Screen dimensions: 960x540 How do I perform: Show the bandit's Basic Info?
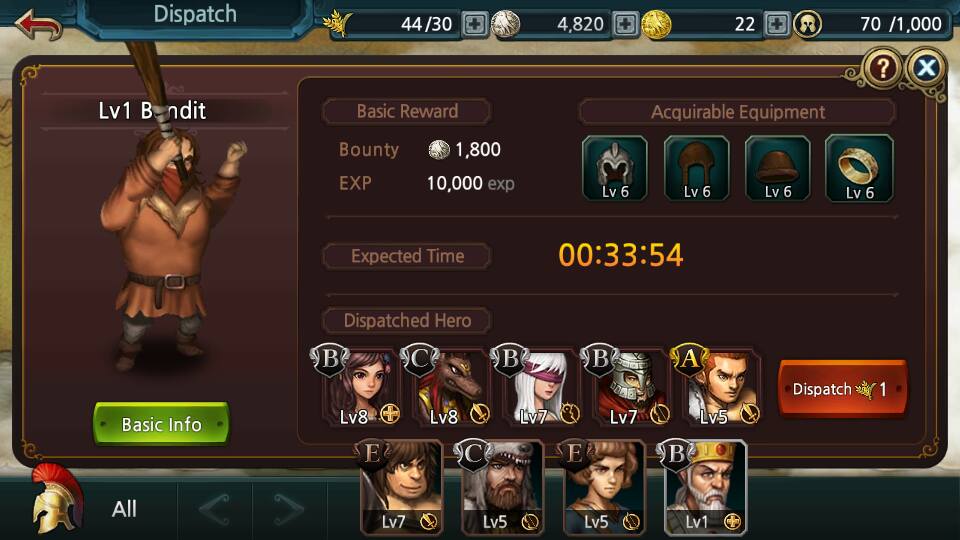[x=161, y=424]
